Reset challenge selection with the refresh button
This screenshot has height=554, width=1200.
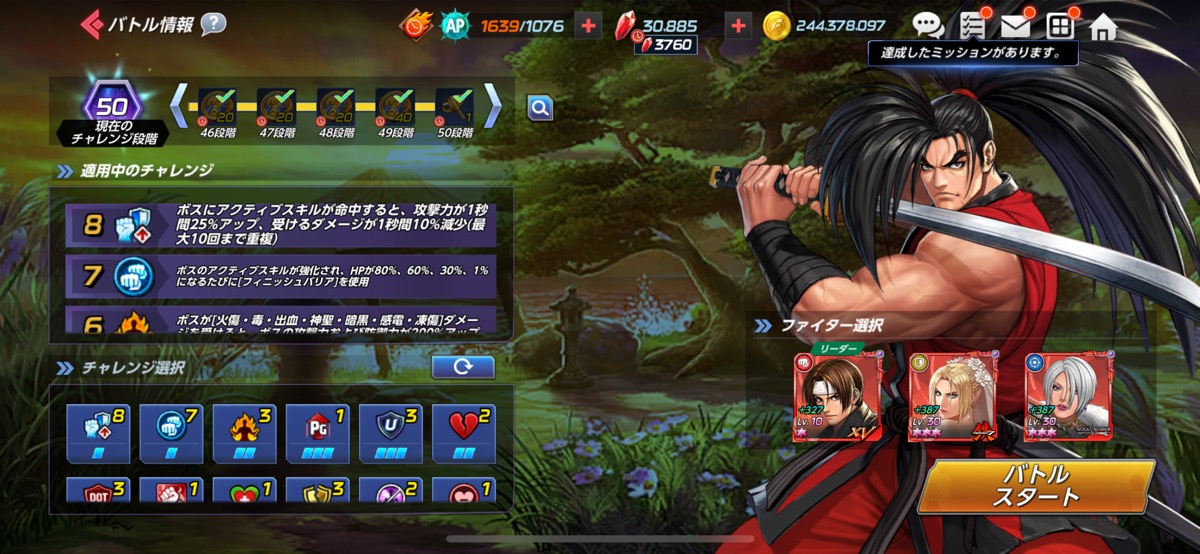tap(463, 367)
